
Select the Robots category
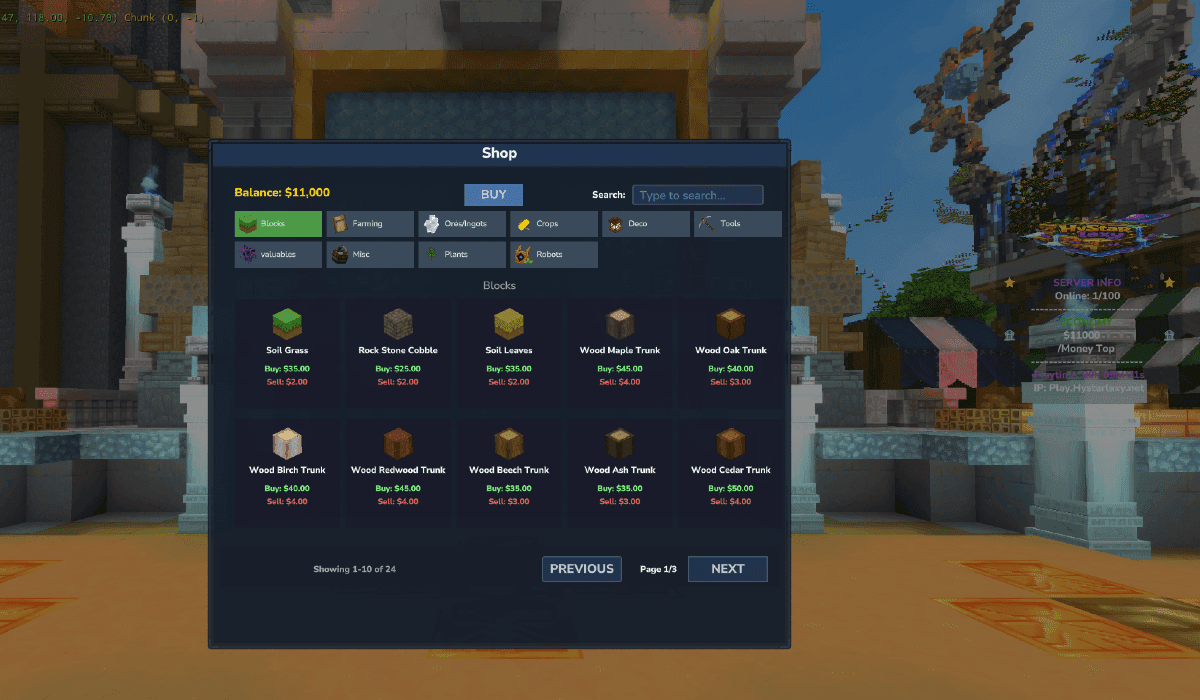553,254
